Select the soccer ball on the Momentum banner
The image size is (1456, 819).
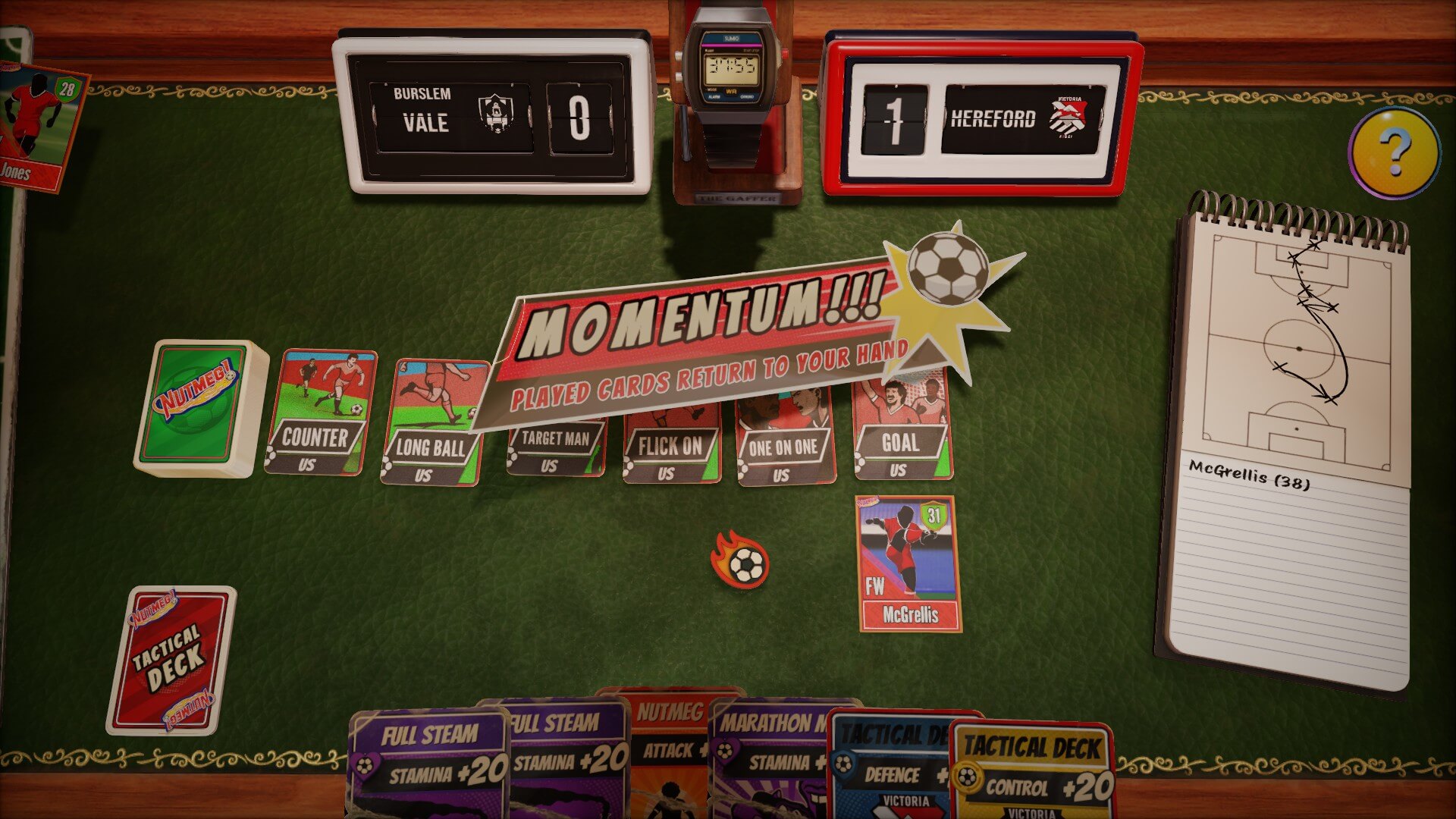tap(946, 270)
